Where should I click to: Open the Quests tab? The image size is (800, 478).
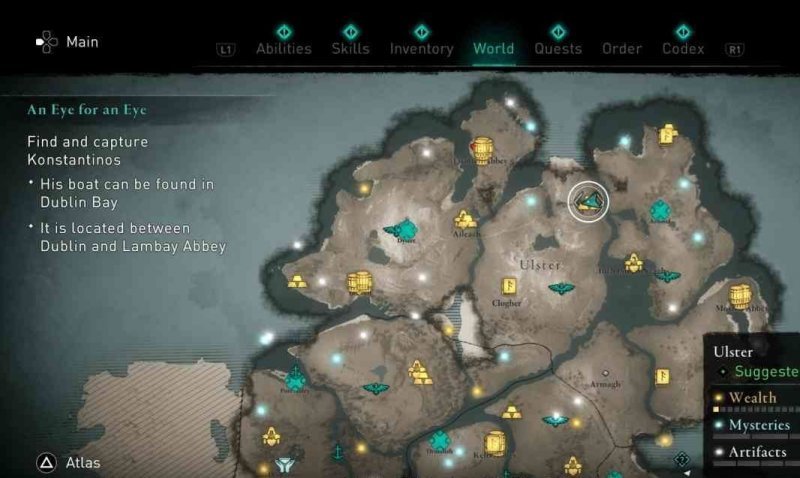pyautogui.click(x=558, y=48)
